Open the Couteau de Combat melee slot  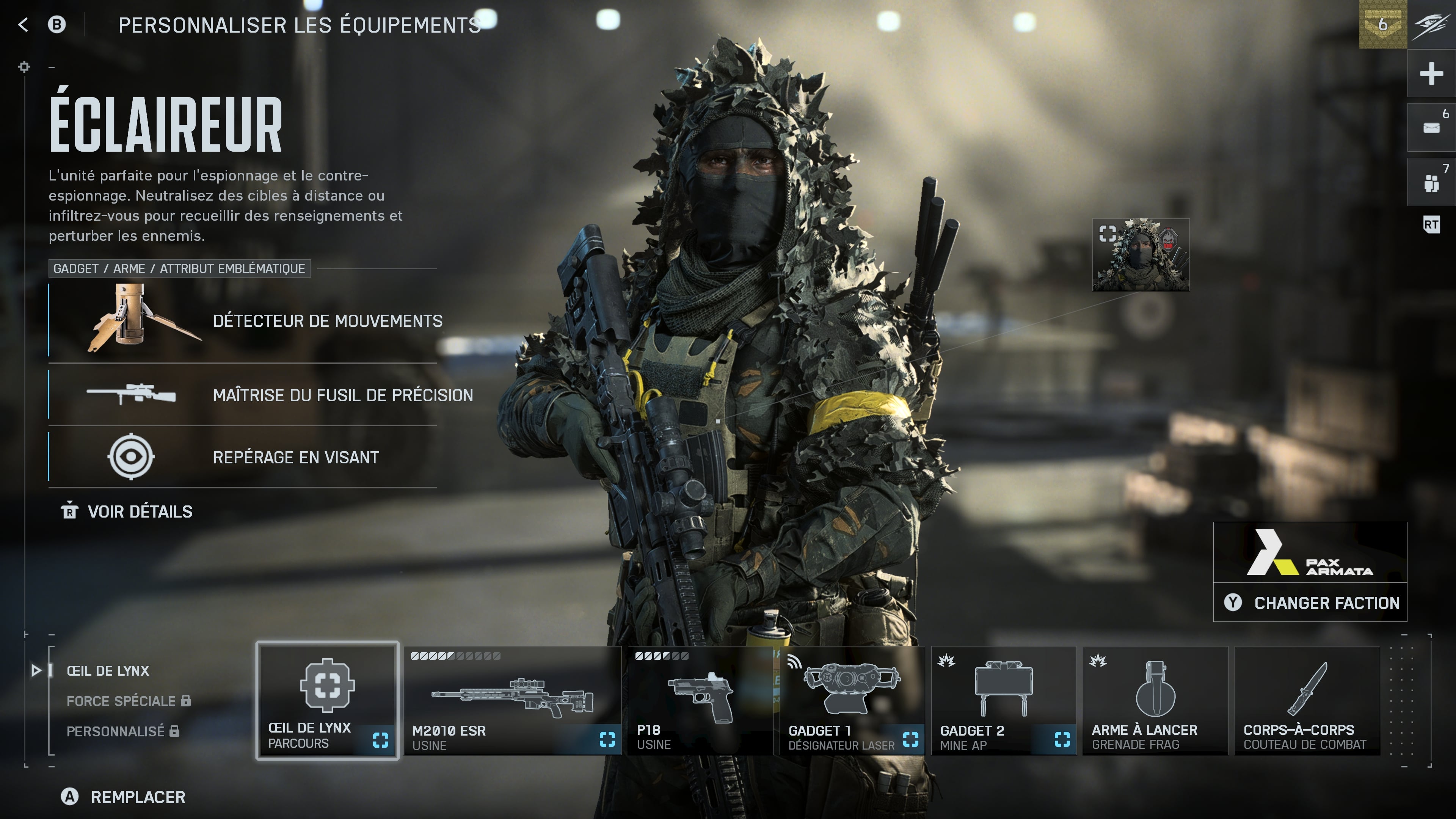pos(1307,700)
